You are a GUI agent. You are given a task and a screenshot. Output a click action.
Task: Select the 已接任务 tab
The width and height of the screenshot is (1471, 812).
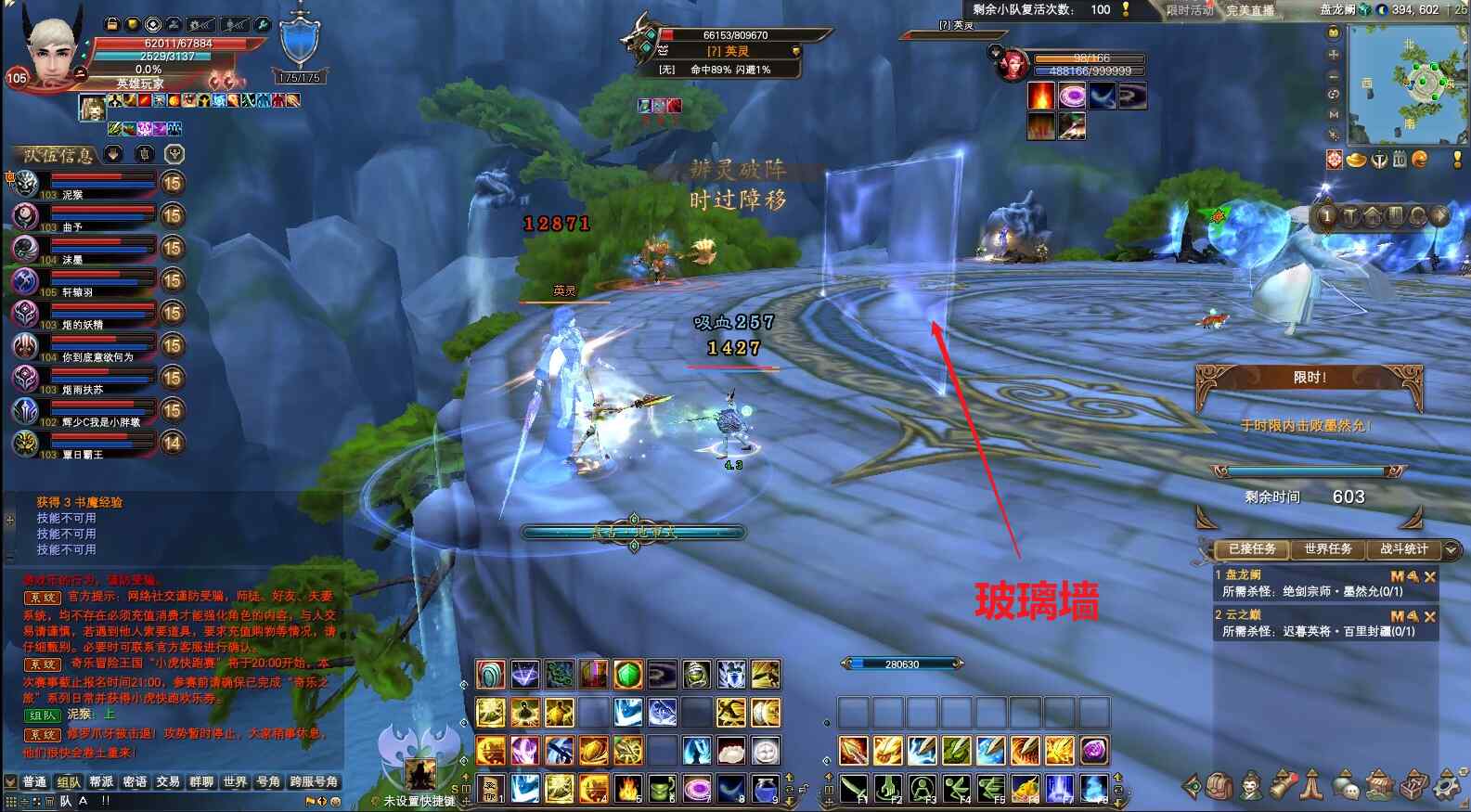1252,549
